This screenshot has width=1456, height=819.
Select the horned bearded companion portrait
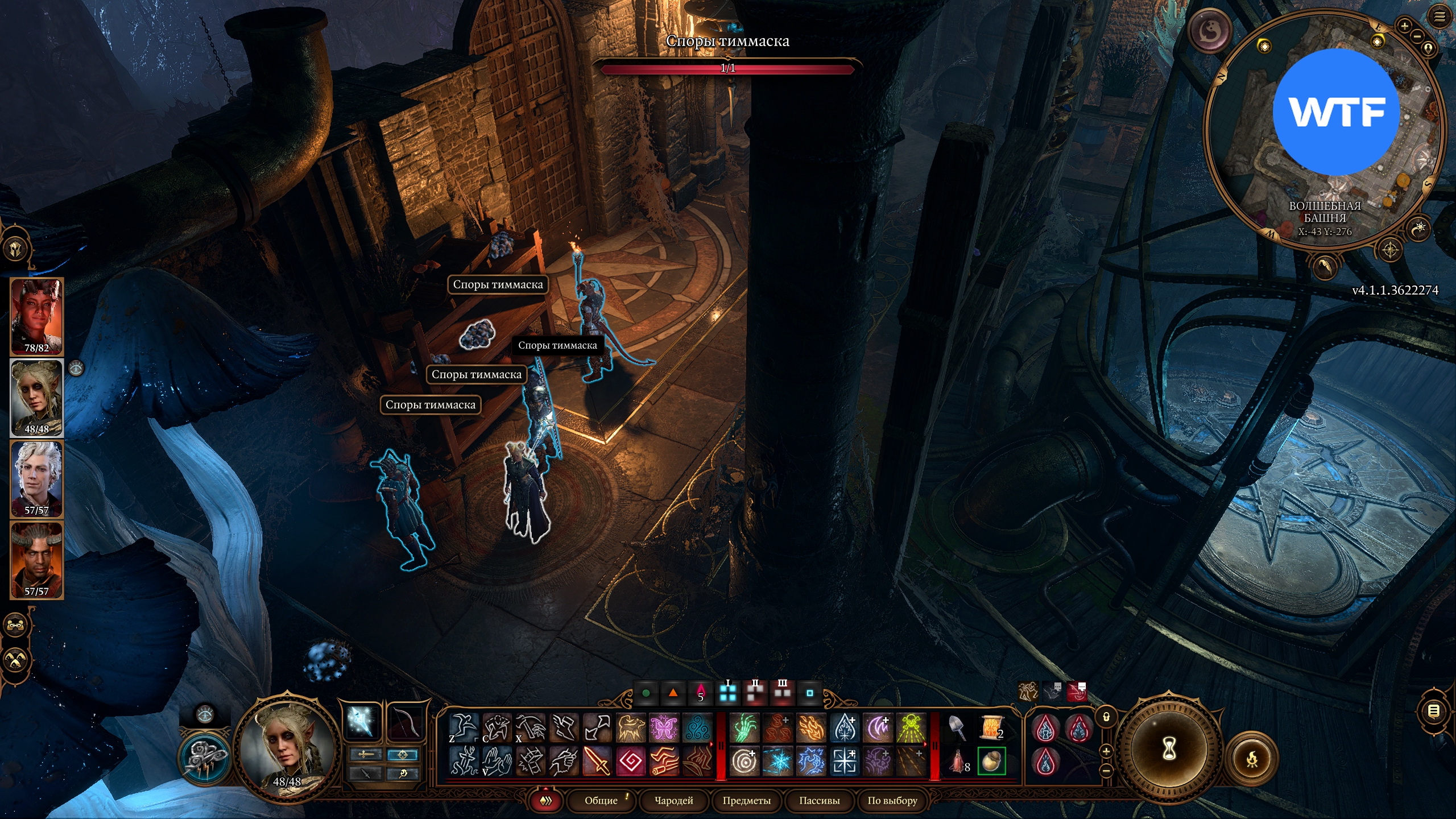tap(36, 560)
